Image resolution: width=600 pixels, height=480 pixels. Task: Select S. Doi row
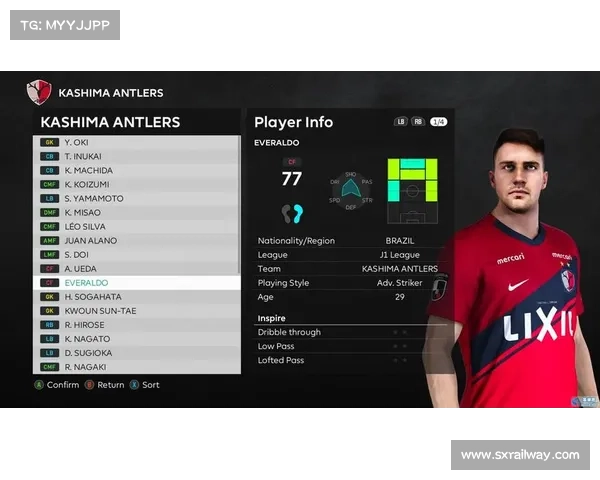pos(137,254)
